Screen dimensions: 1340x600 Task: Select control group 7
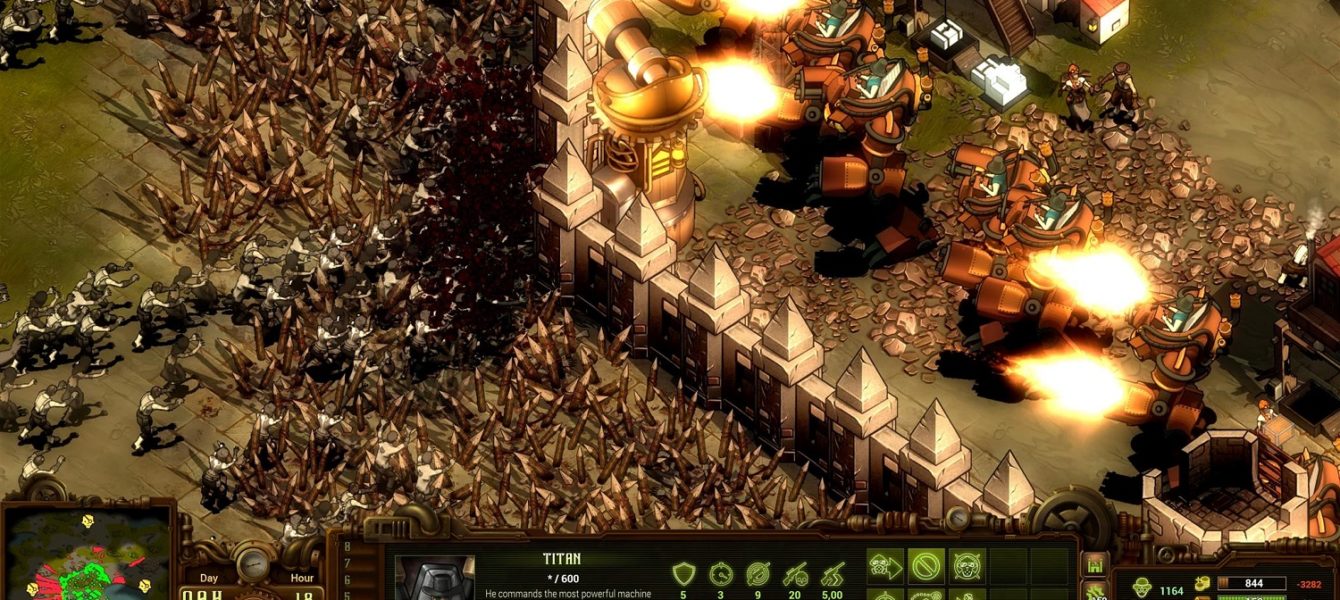tap(348, 562)
